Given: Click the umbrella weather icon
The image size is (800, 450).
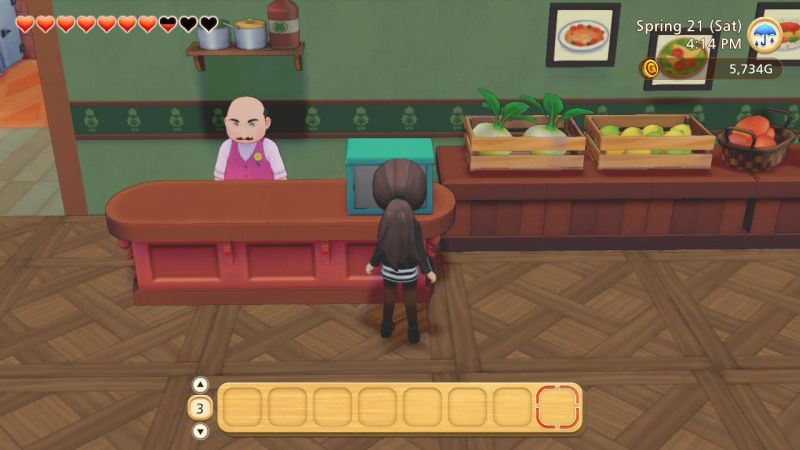Looking at the screenshot, I should point(765,35).
